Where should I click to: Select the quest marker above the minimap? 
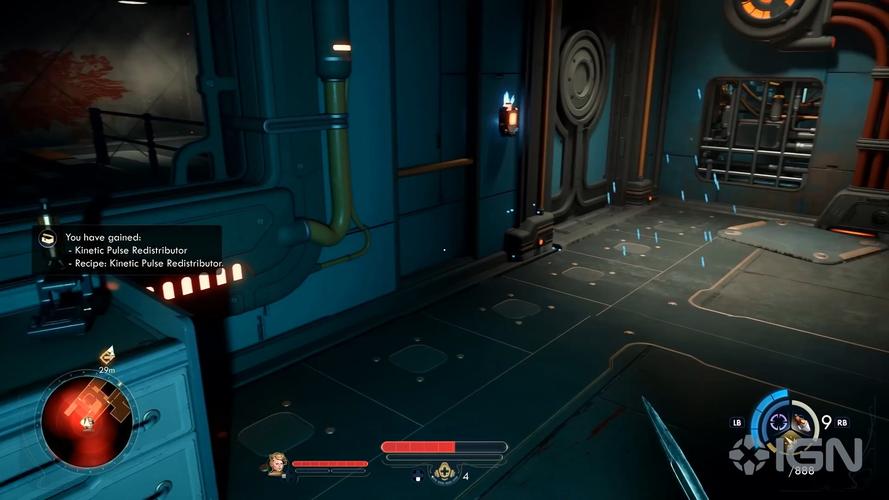coord(105,355)
